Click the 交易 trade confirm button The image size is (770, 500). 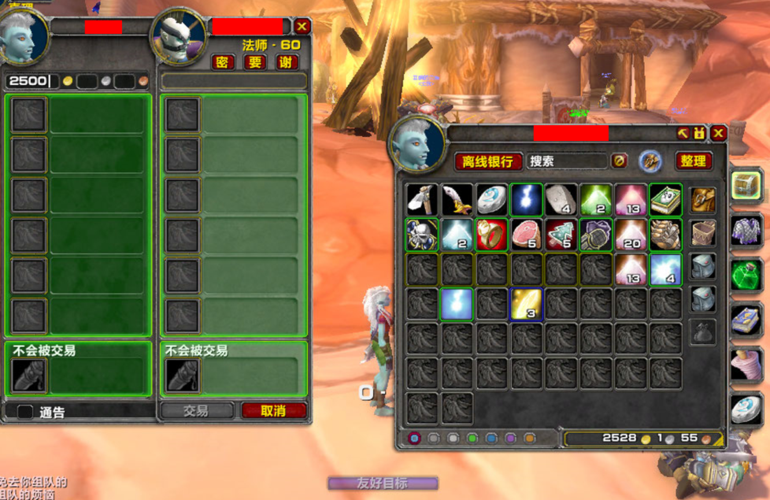pos(196,411)
